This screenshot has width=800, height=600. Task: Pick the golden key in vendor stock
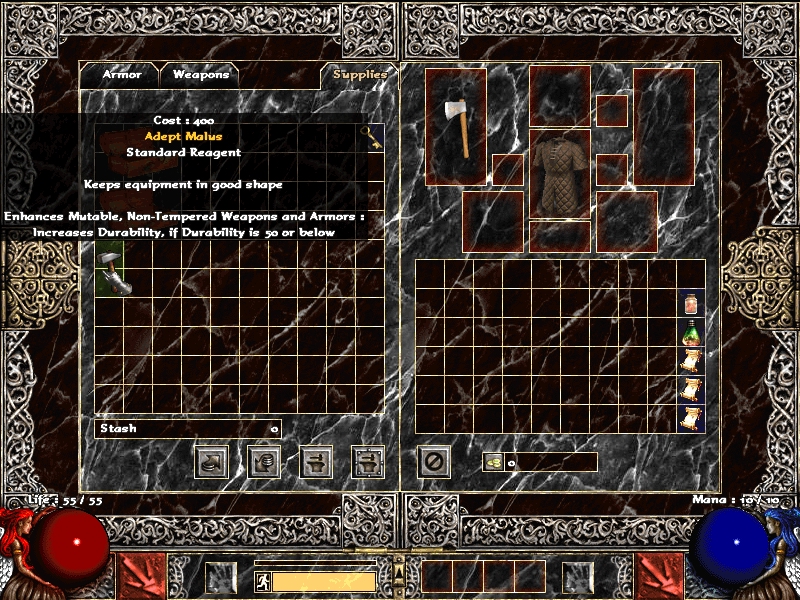(x=372, y=137)
